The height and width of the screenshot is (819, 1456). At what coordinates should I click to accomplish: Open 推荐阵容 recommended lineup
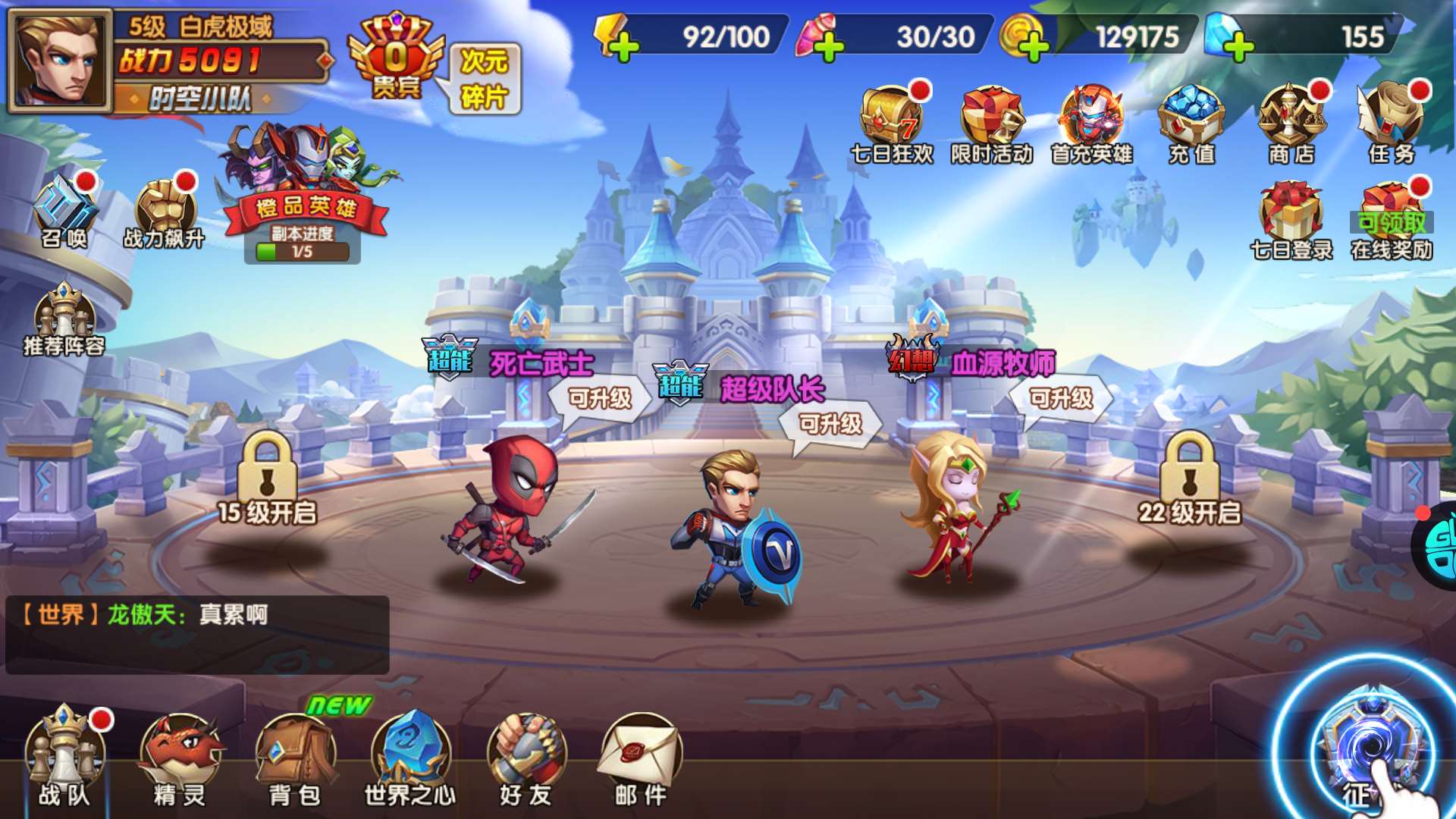(x=64, y=320)
